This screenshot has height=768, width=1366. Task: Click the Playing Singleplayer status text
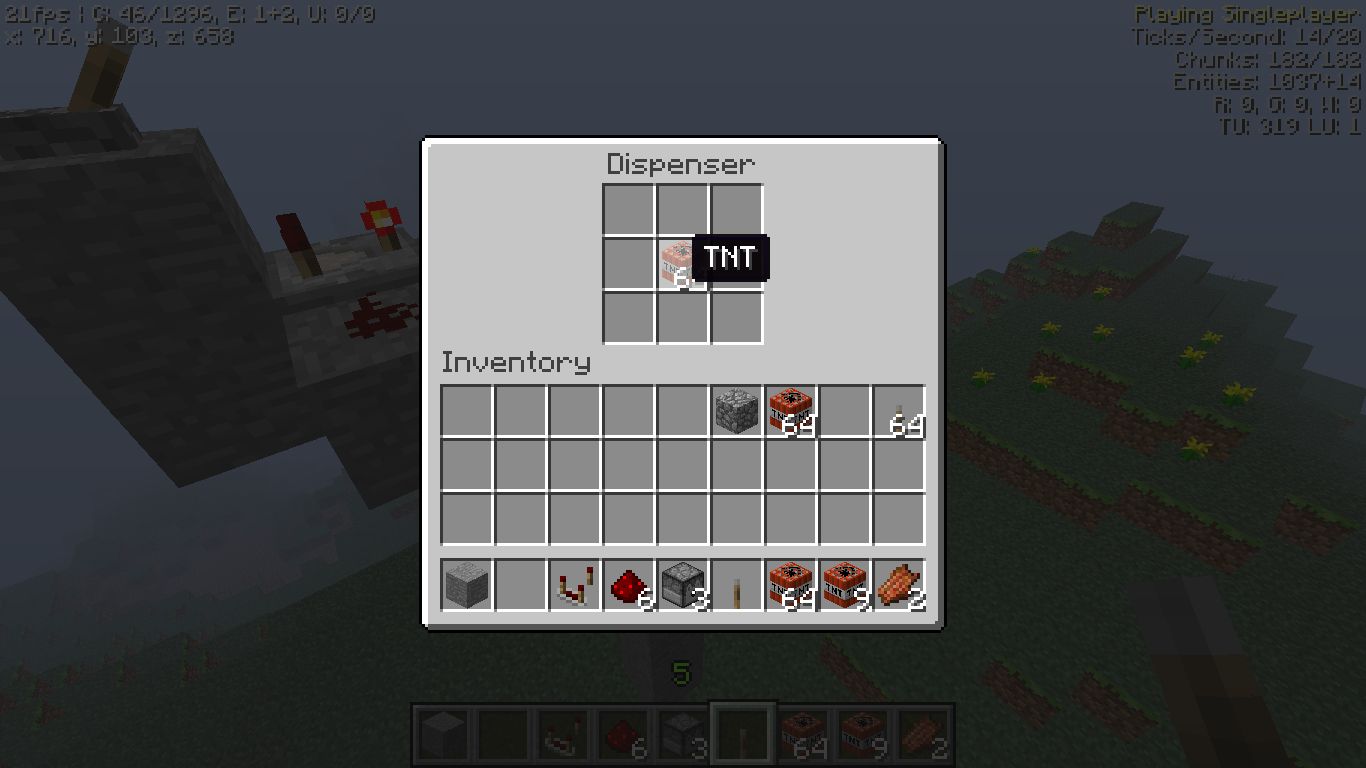pyautogui.click(x=1248, y=14)
